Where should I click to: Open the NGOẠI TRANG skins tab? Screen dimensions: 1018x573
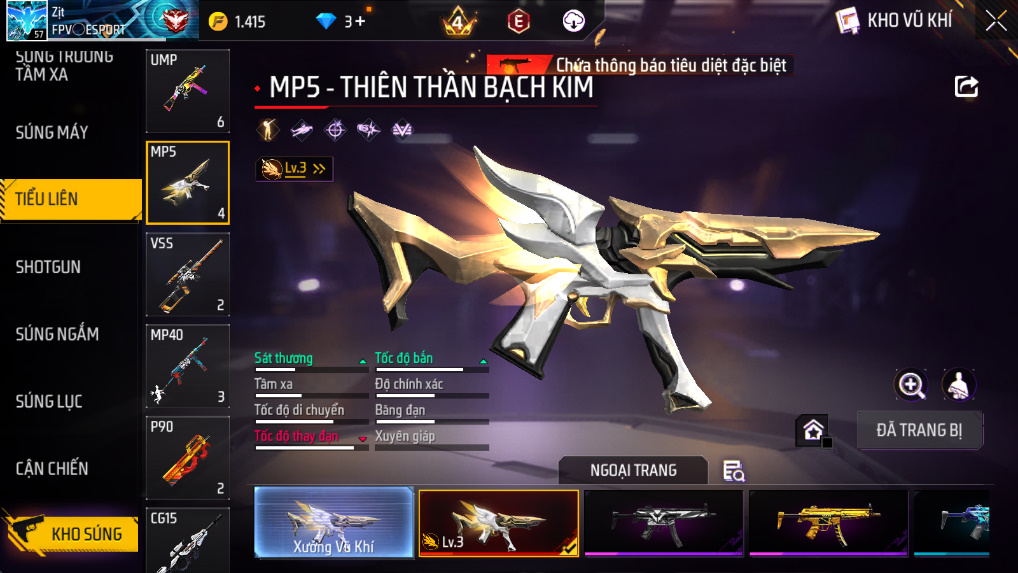tap(633, 470)
